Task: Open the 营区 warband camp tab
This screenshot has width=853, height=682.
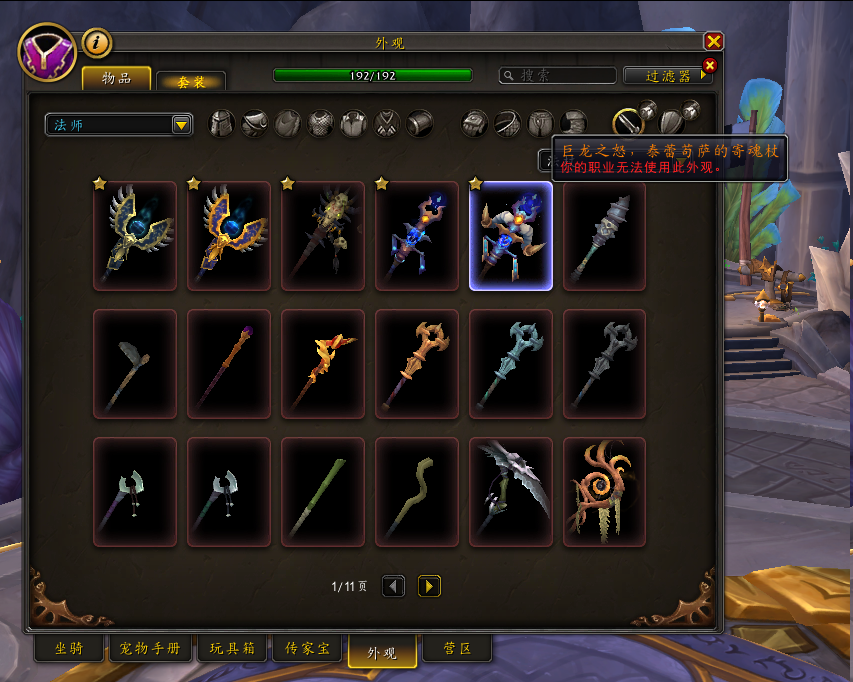Action: (x=457, y=648)
